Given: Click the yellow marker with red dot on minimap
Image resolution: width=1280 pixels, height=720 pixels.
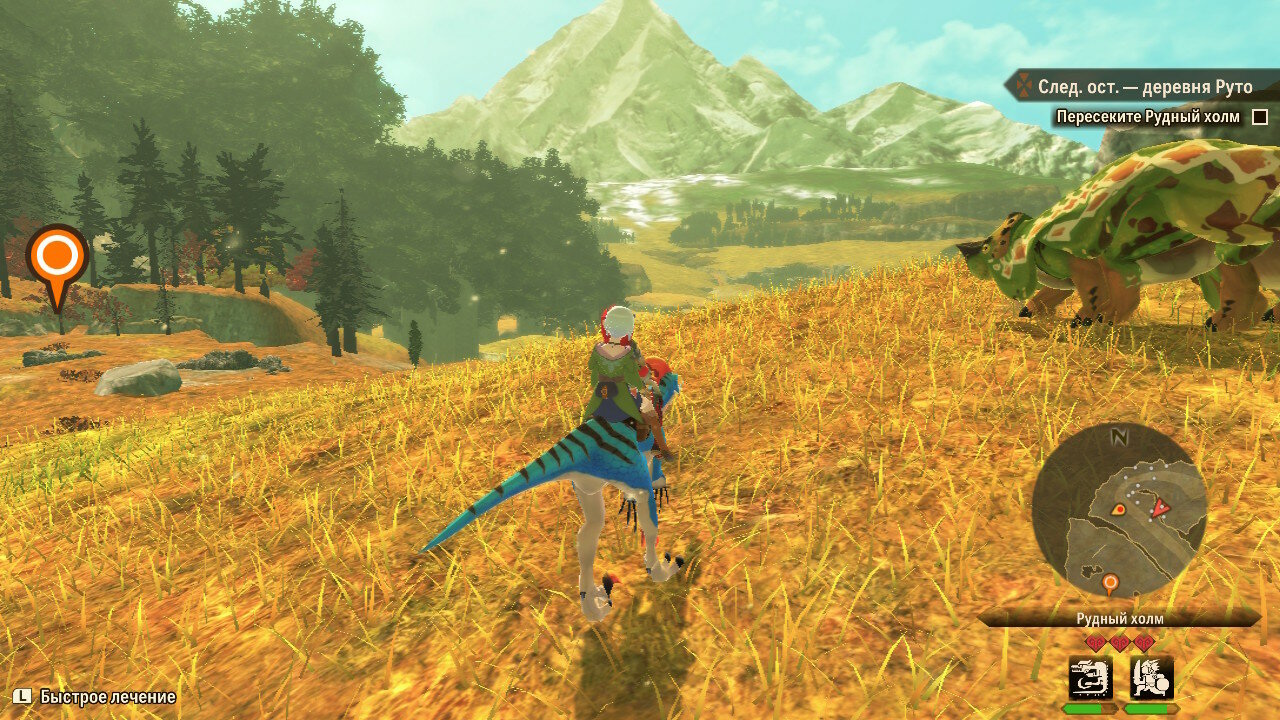Looking at the screenshot, I should tap(1118, 509).
